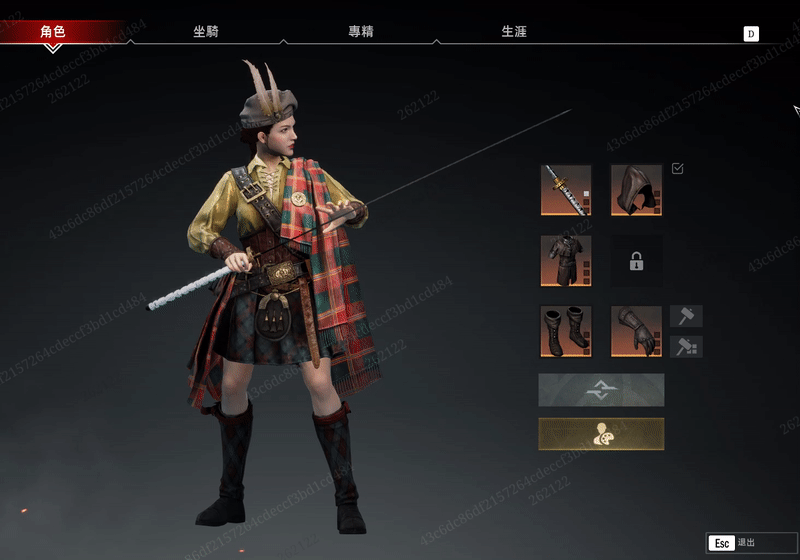
Task: Select the sword weapon slot
Action: pyautogui.click(x=566, y=190)
